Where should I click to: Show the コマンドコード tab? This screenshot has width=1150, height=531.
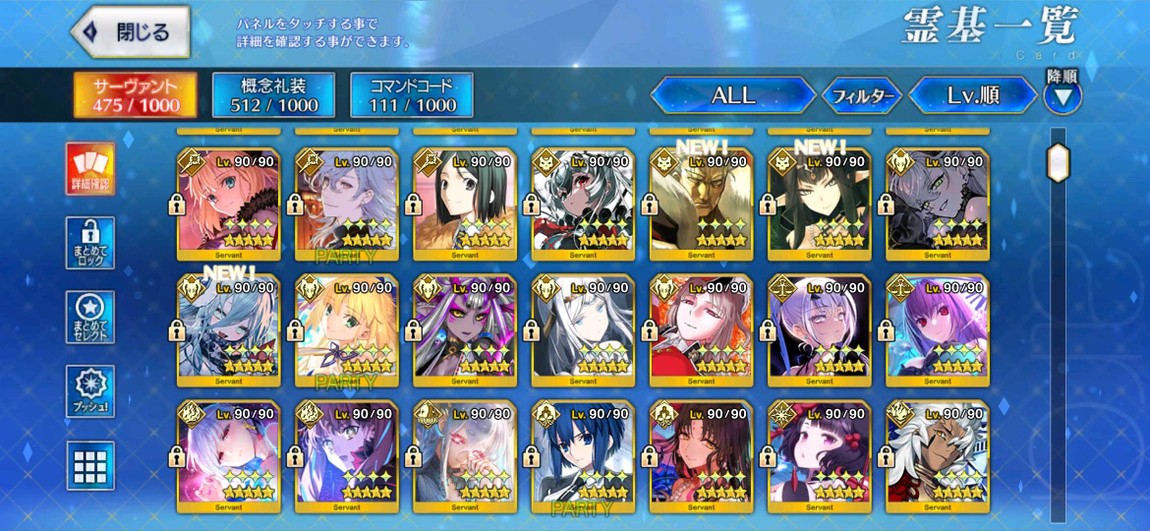click(412, 95)
